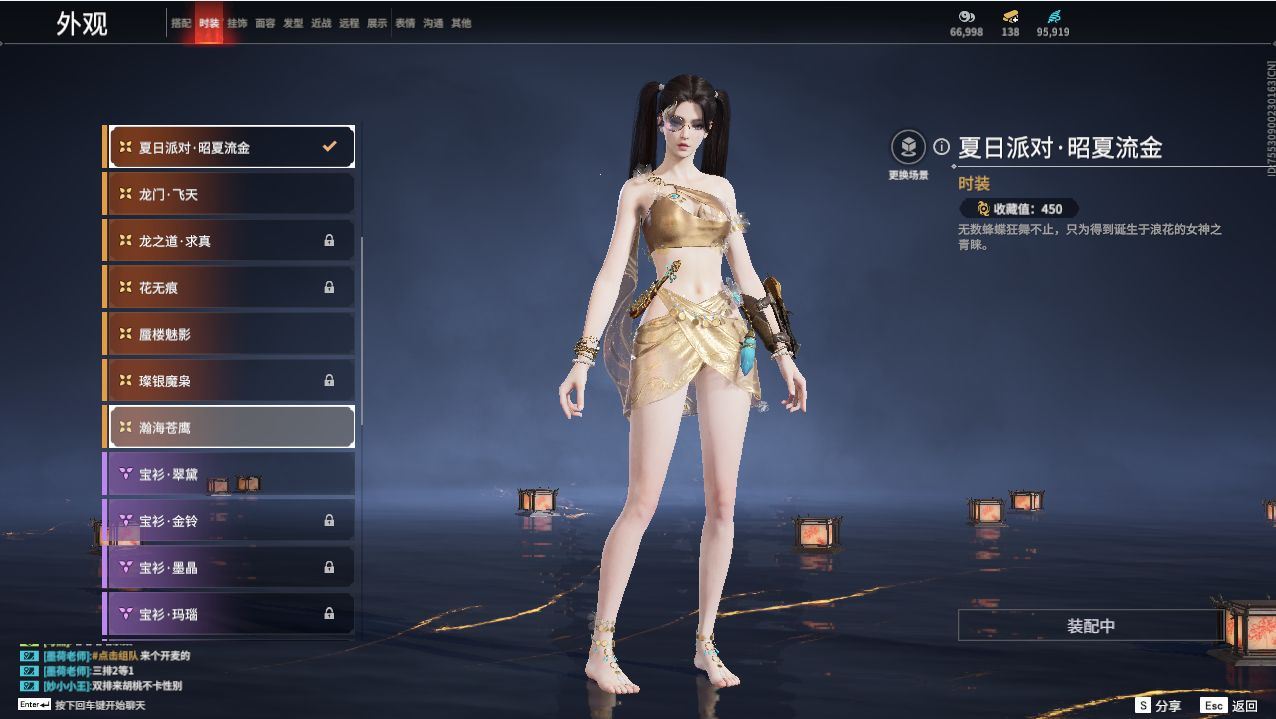Choose the 龙之道·求真 outfit row
The width and height of the screenshot is (1276, 719).
pyautogui.click(x=230, y=241)
